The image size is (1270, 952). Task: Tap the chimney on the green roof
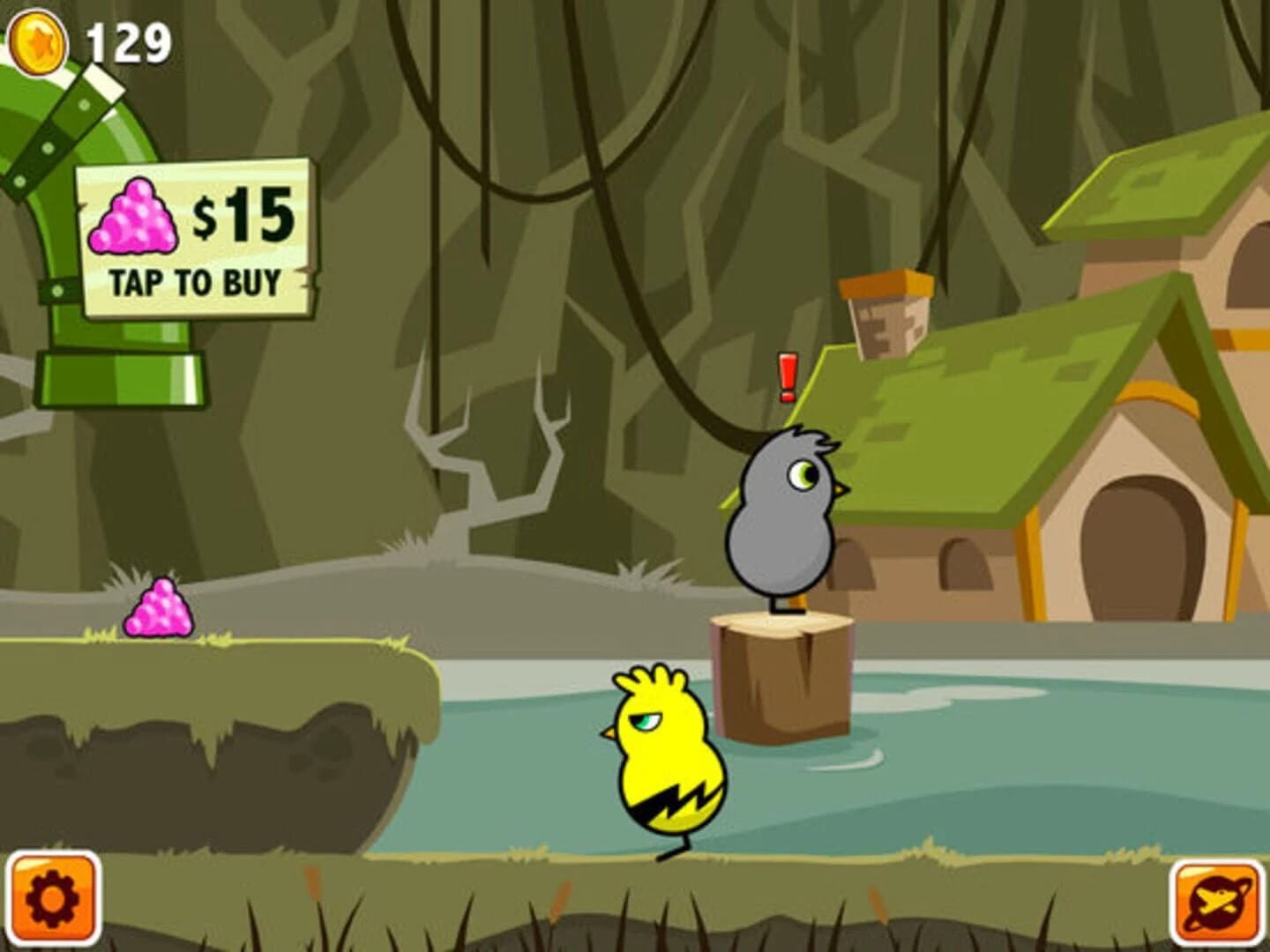pyautogui.click(x=886, y=313)
